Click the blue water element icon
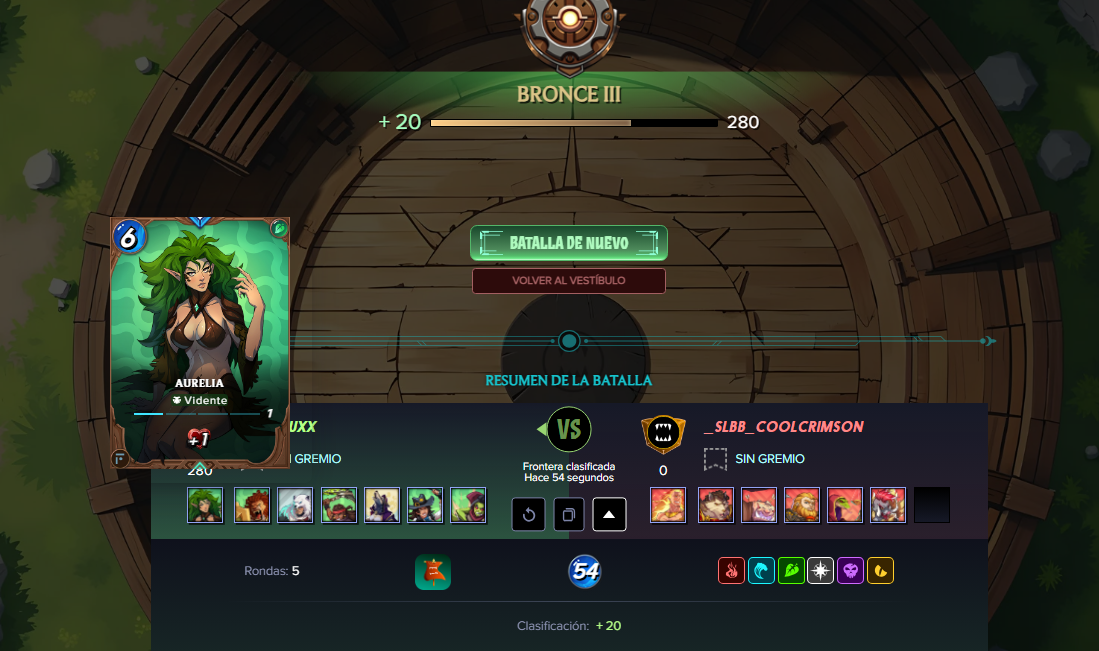1099x651 pixels. tap(761, 571)
